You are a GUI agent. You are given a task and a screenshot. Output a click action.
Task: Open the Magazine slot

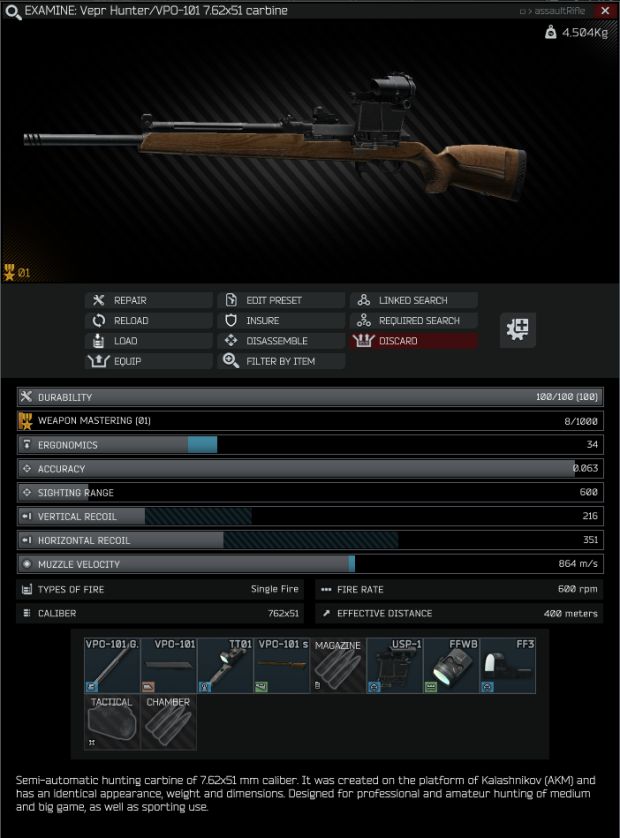tap(338, 665)
